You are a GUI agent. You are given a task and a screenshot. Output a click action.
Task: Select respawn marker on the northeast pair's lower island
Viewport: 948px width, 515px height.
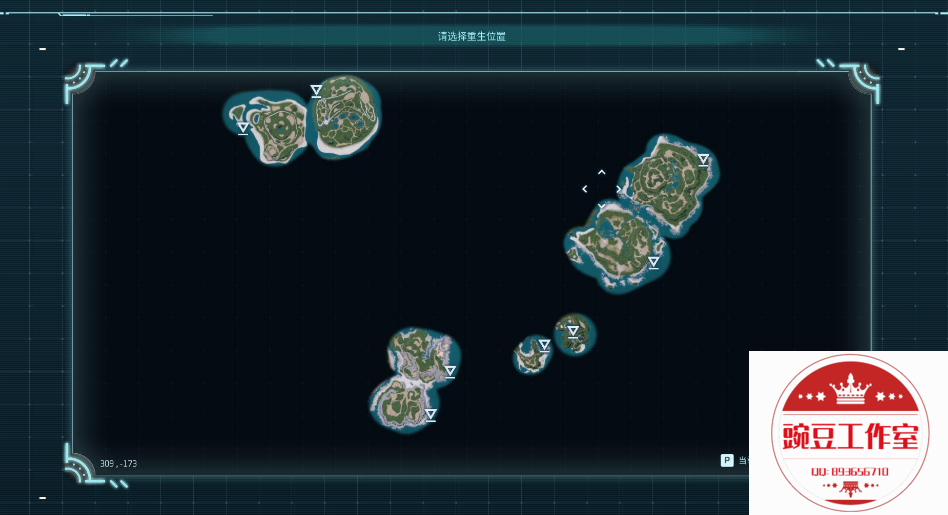point(653,263)
